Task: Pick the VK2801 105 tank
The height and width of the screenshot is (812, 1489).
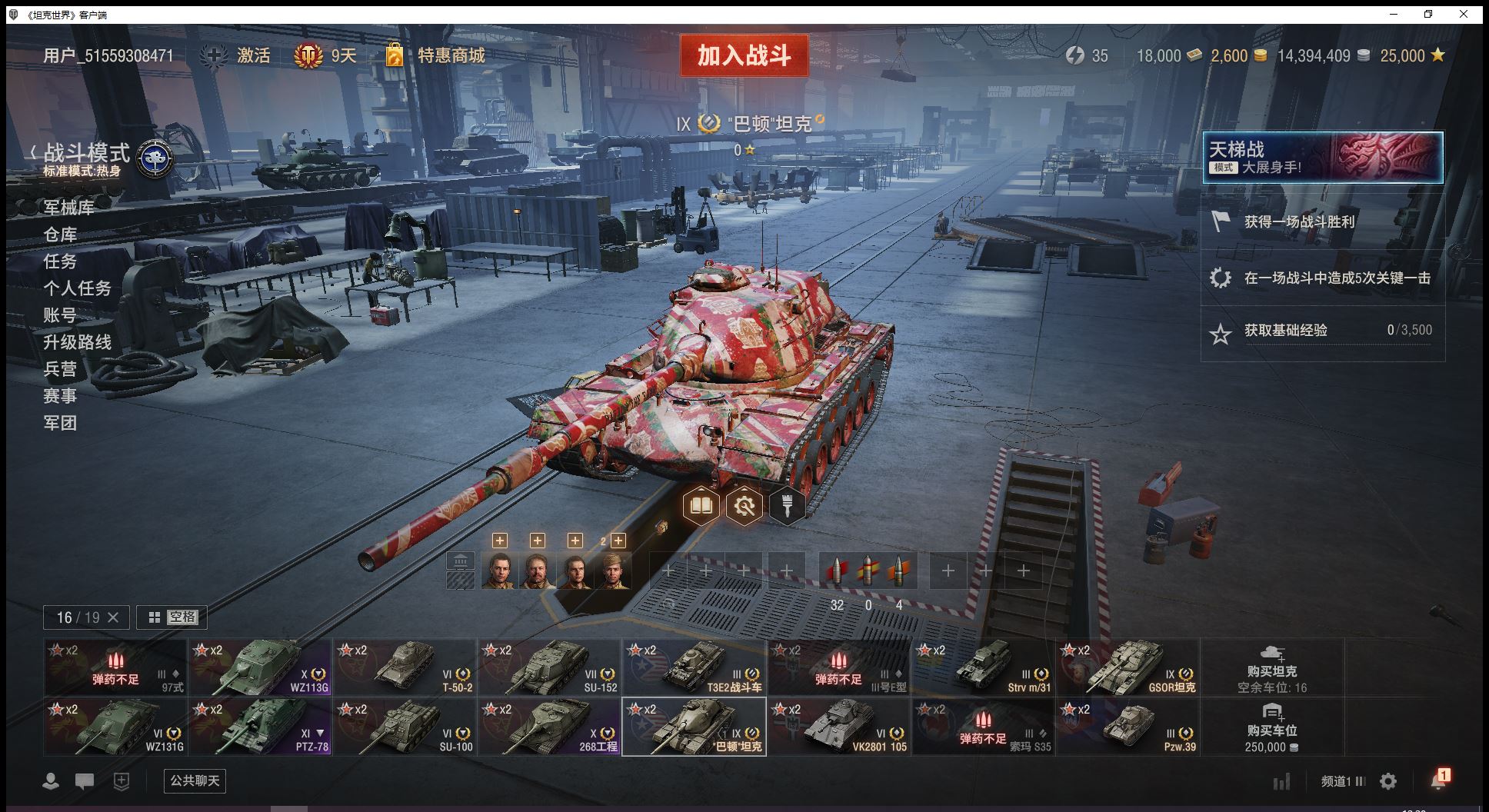Action: [x=838, y=727]
